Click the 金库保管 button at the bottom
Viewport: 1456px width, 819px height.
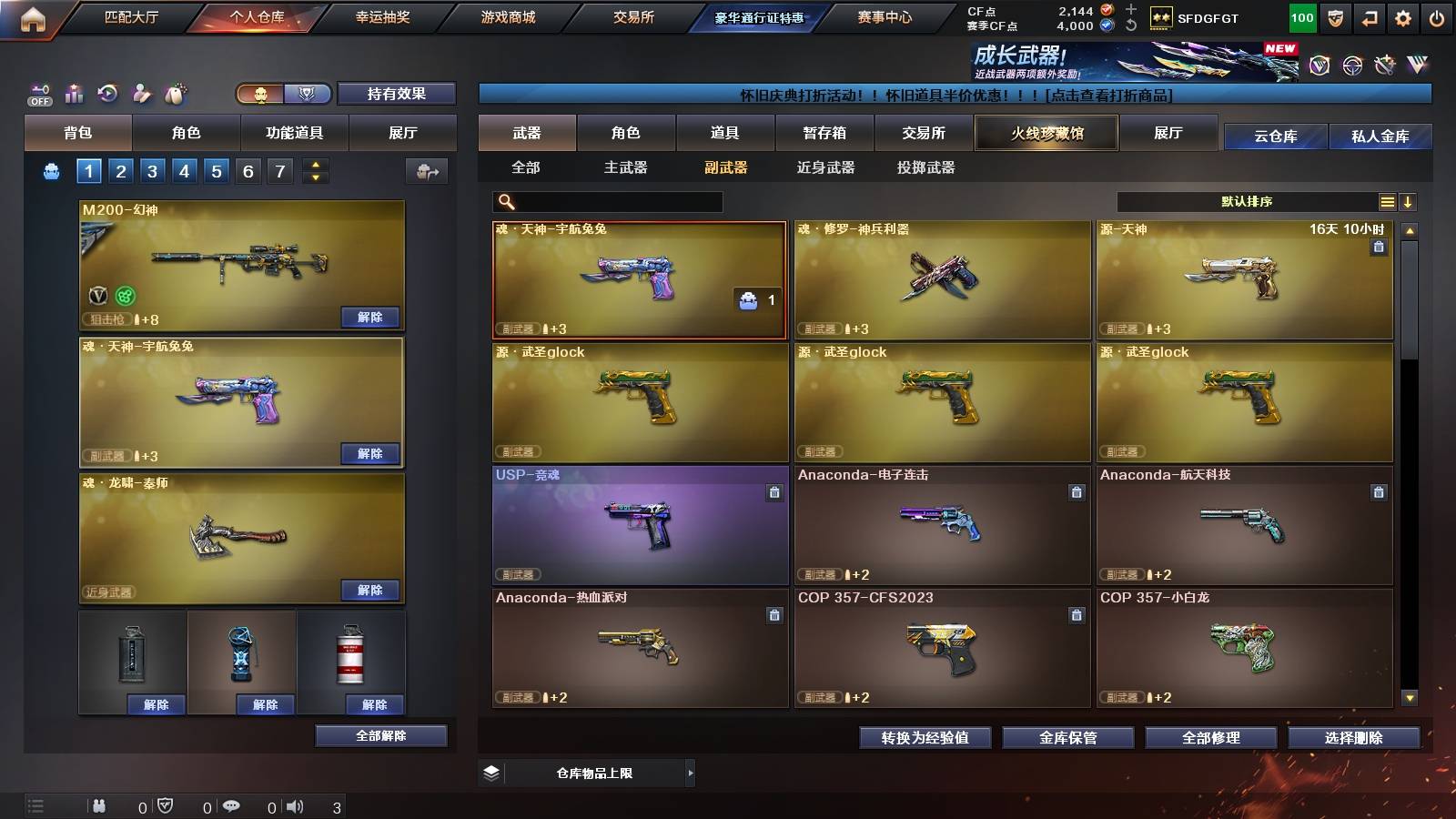(1068, 738)
